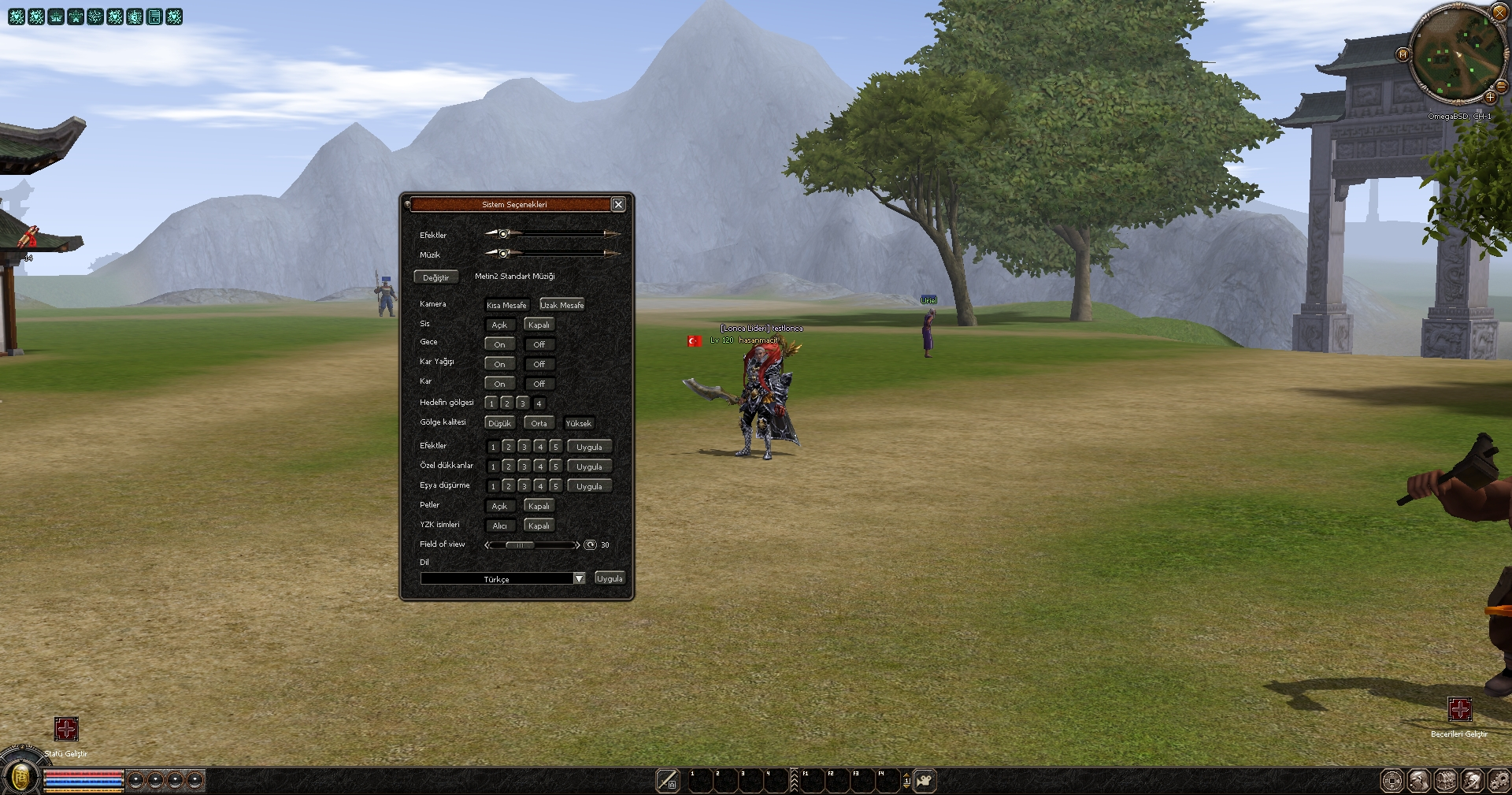Pick level 4 for Hedefin gölgesi
The height and width of the screenshot is (795, 1512).
tap(539, 403)
